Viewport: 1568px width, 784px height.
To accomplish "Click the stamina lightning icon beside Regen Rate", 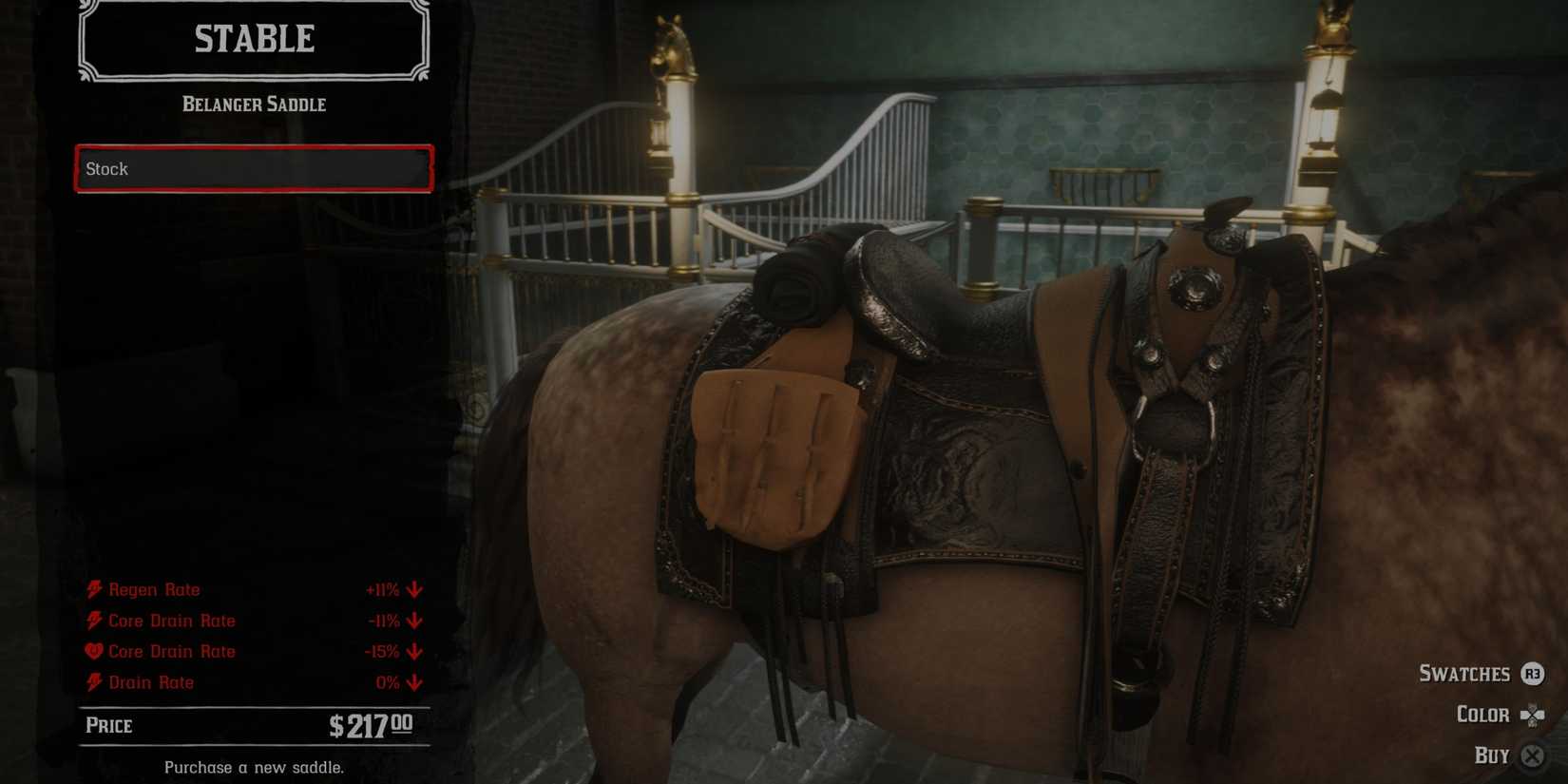I will point(95,589).
